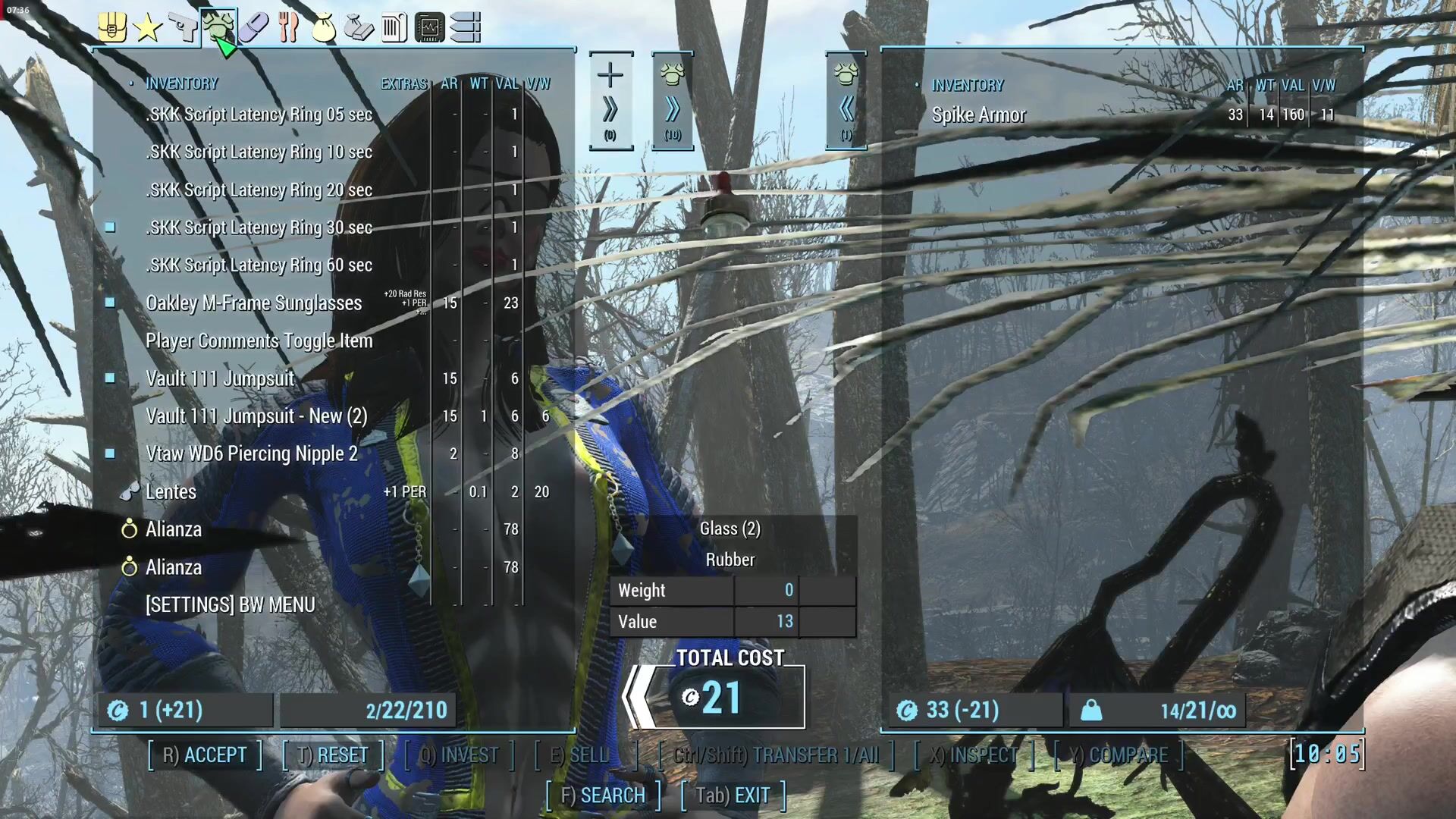Accept the trade with the Accept button

pos(205,755)
